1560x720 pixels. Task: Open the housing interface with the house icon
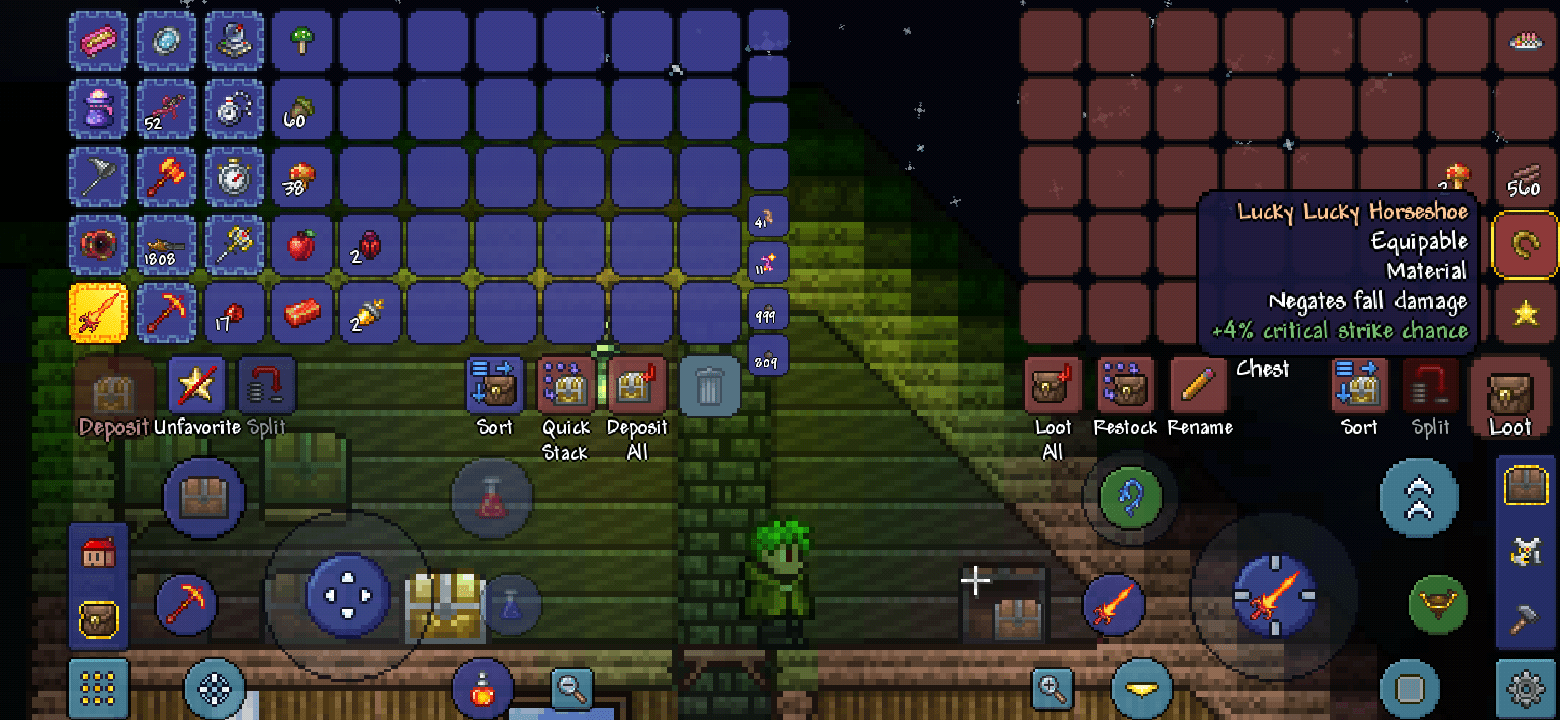[97, 553]
